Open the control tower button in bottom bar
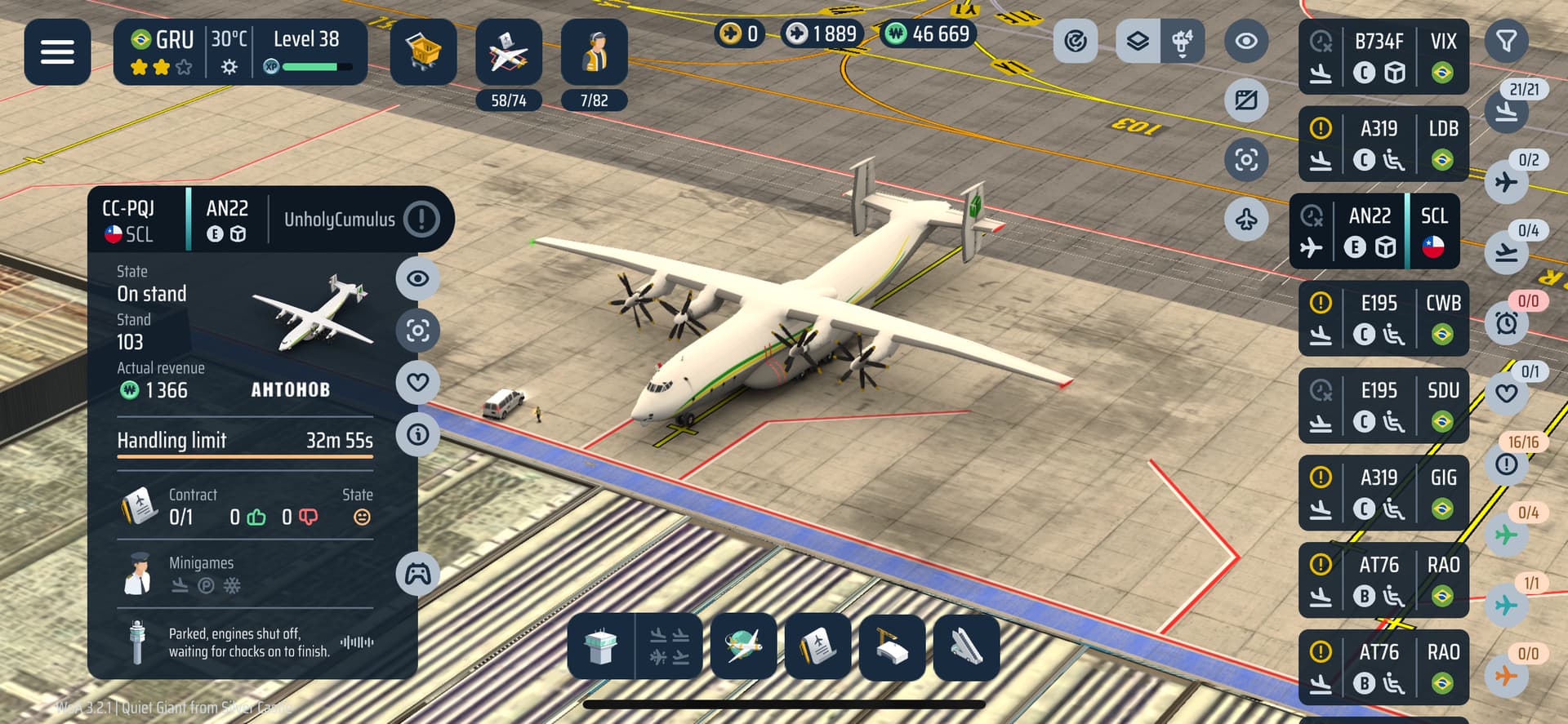Screen dimensions: 1568x724 point(601,646)
